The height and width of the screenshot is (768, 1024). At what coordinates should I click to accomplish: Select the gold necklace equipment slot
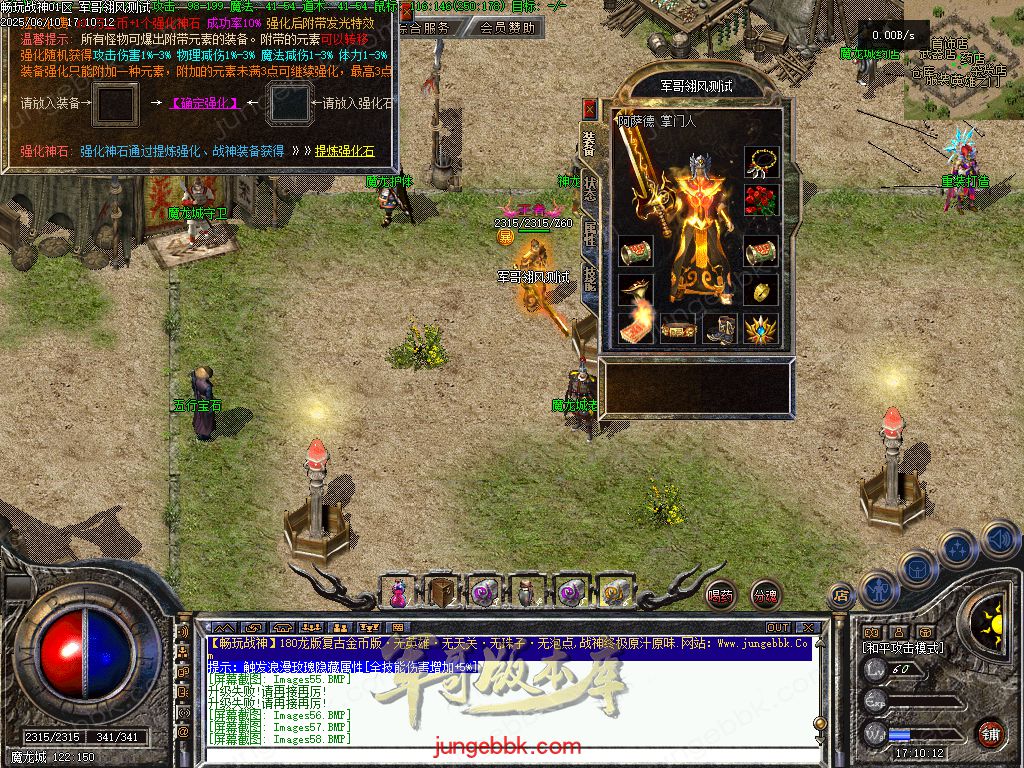pyautogui.click(x=762, y=162)
